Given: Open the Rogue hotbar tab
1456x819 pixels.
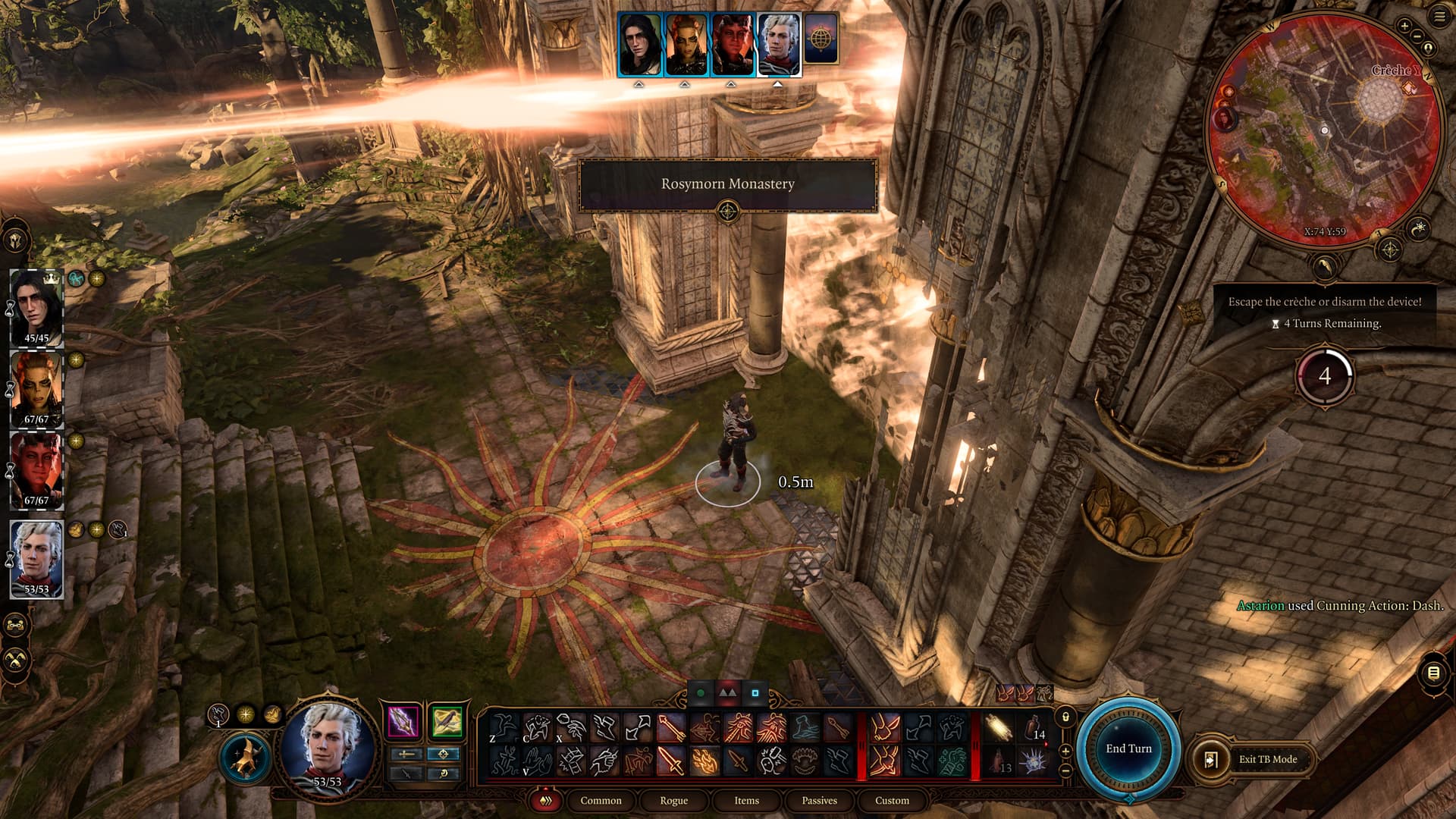Looking at the screenshot, I should coord(673,801).
